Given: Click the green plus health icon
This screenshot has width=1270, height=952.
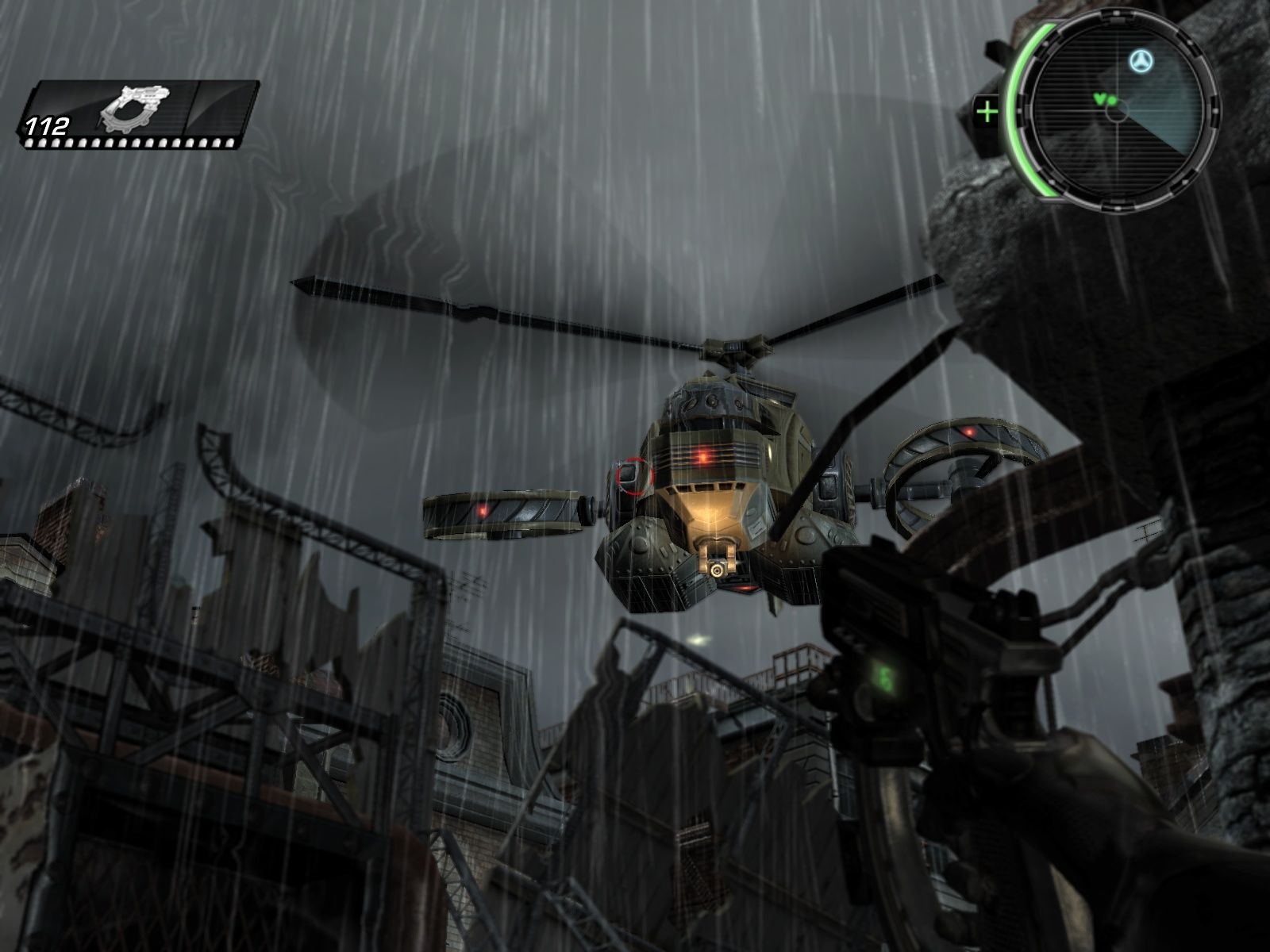Looking at the screenshot, I should coord(987,112).
